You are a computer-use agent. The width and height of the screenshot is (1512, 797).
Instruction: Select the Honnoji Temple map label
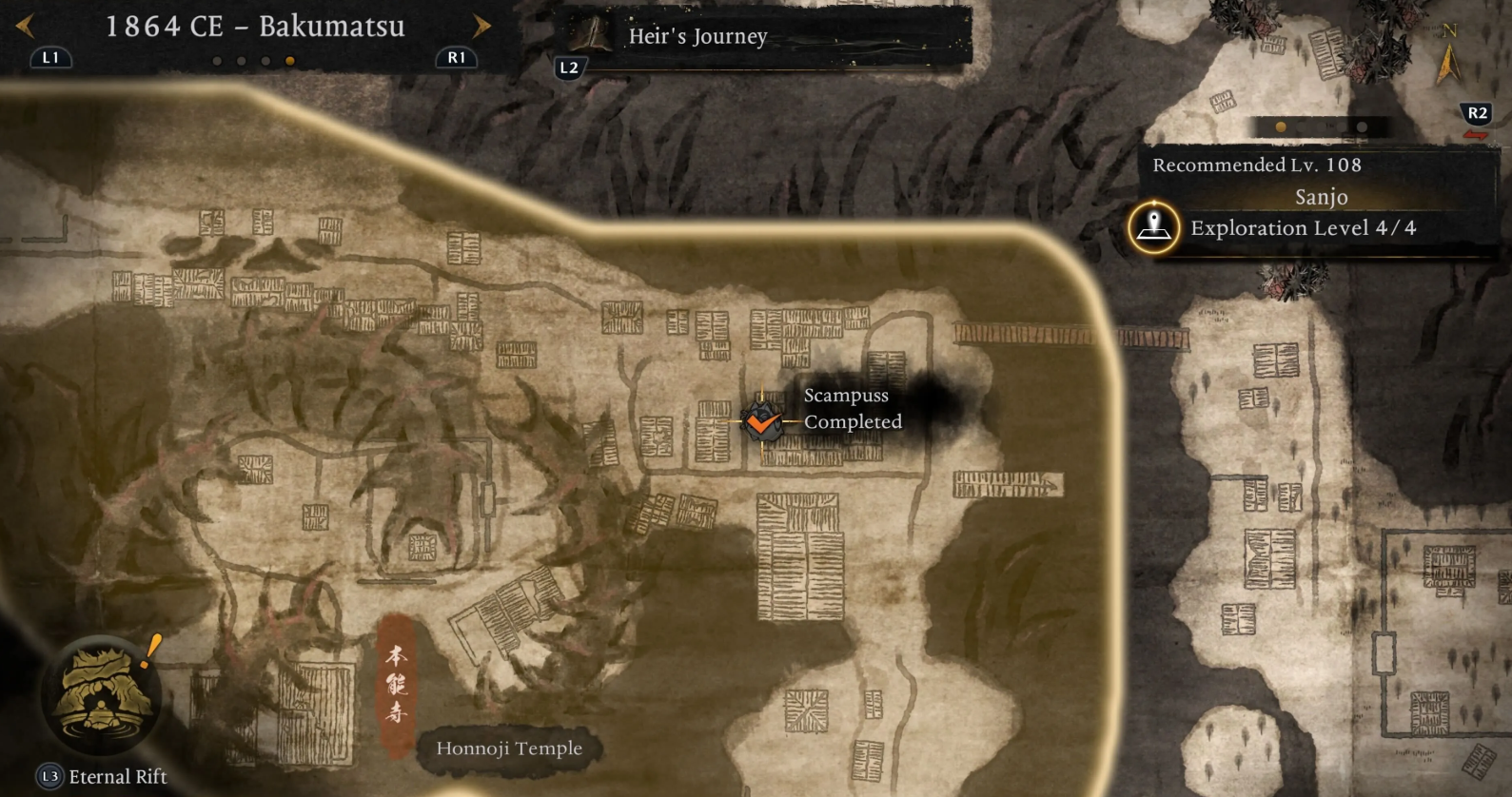509,748
